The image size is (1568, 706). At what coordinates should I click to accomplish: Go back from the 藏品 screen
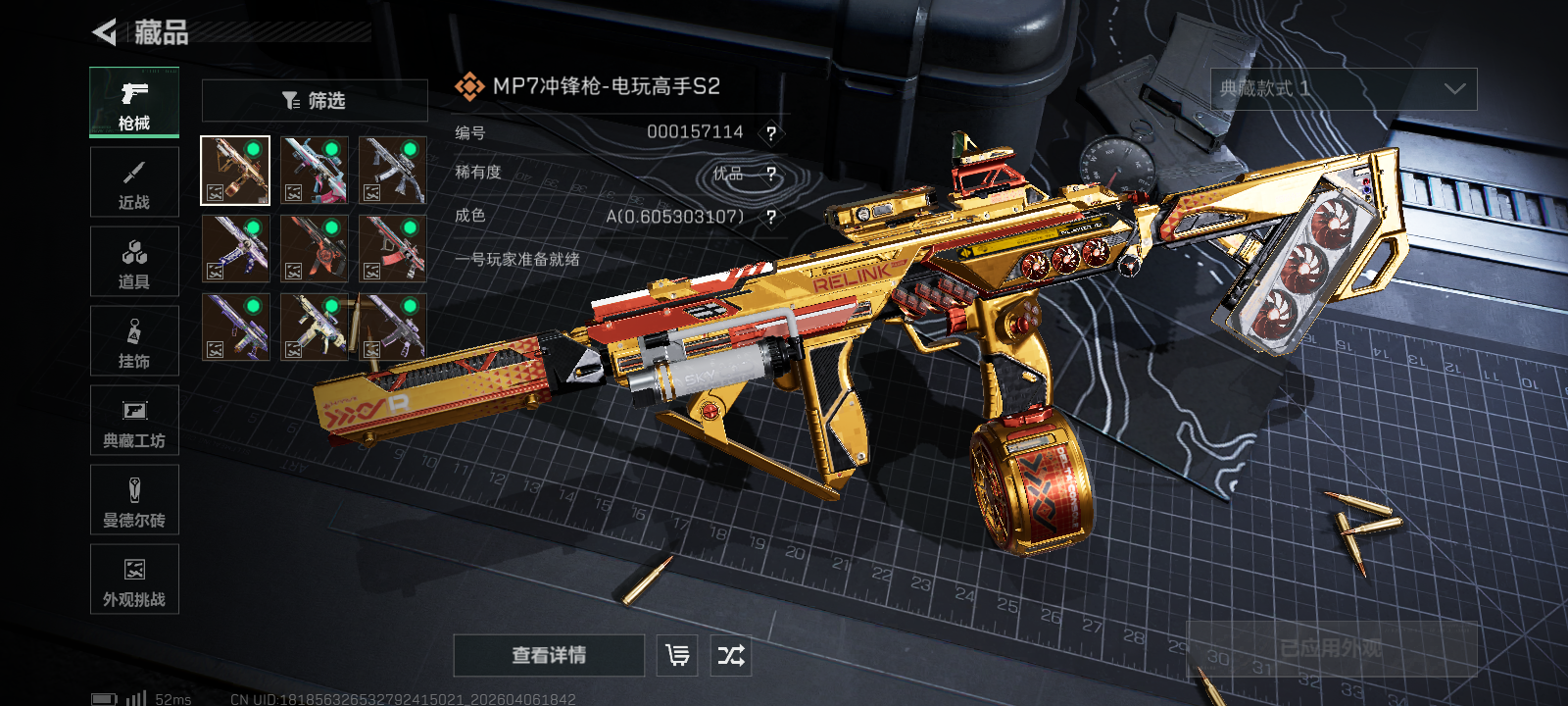105,32
